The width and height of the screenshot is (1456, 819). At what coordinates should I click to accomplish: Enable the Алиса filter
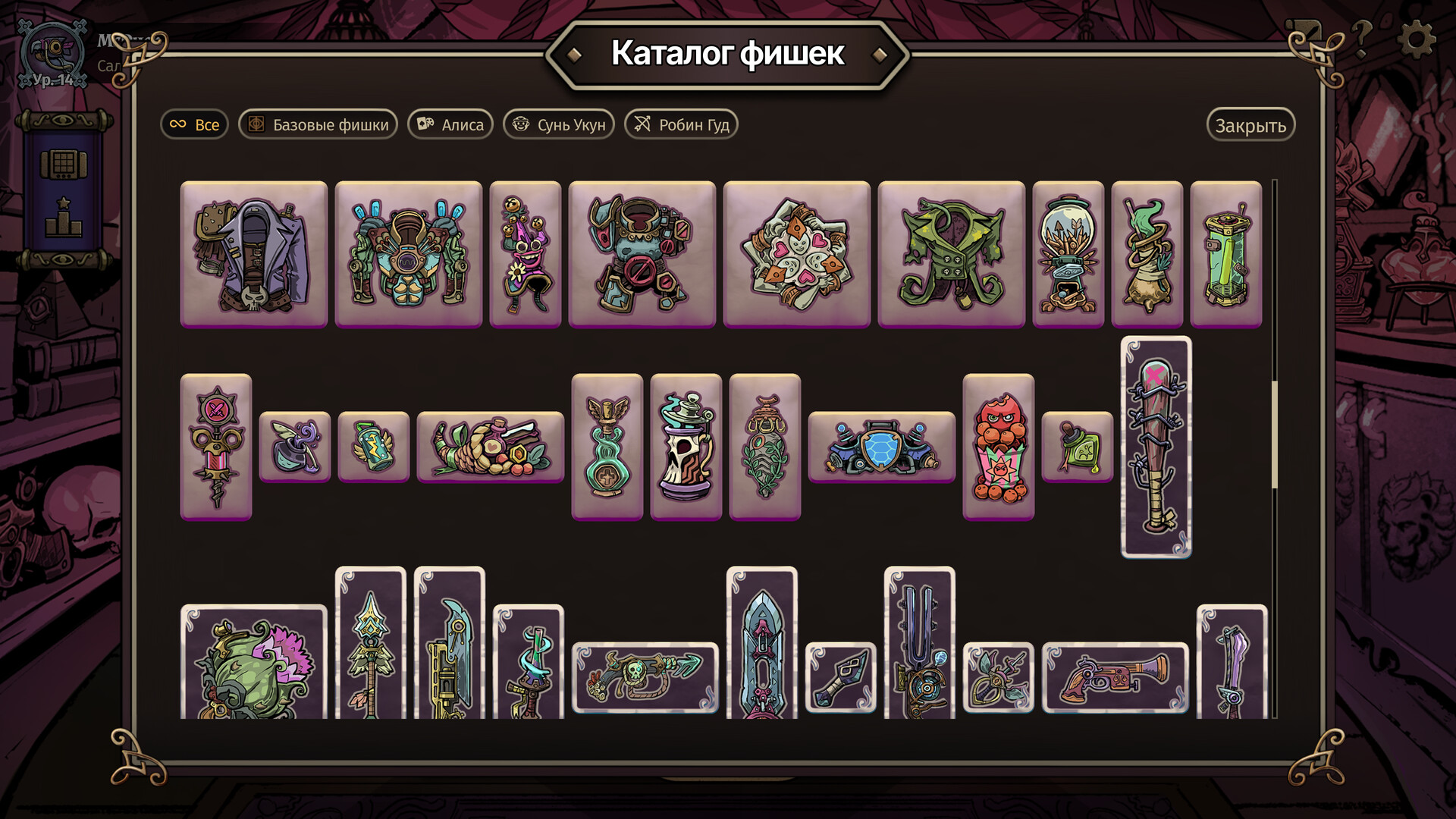coord(450,124)
